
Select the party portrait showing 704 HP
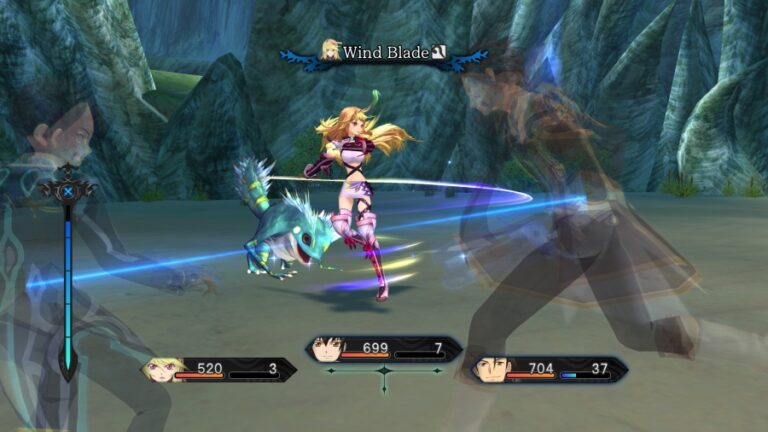click(490, 370)
